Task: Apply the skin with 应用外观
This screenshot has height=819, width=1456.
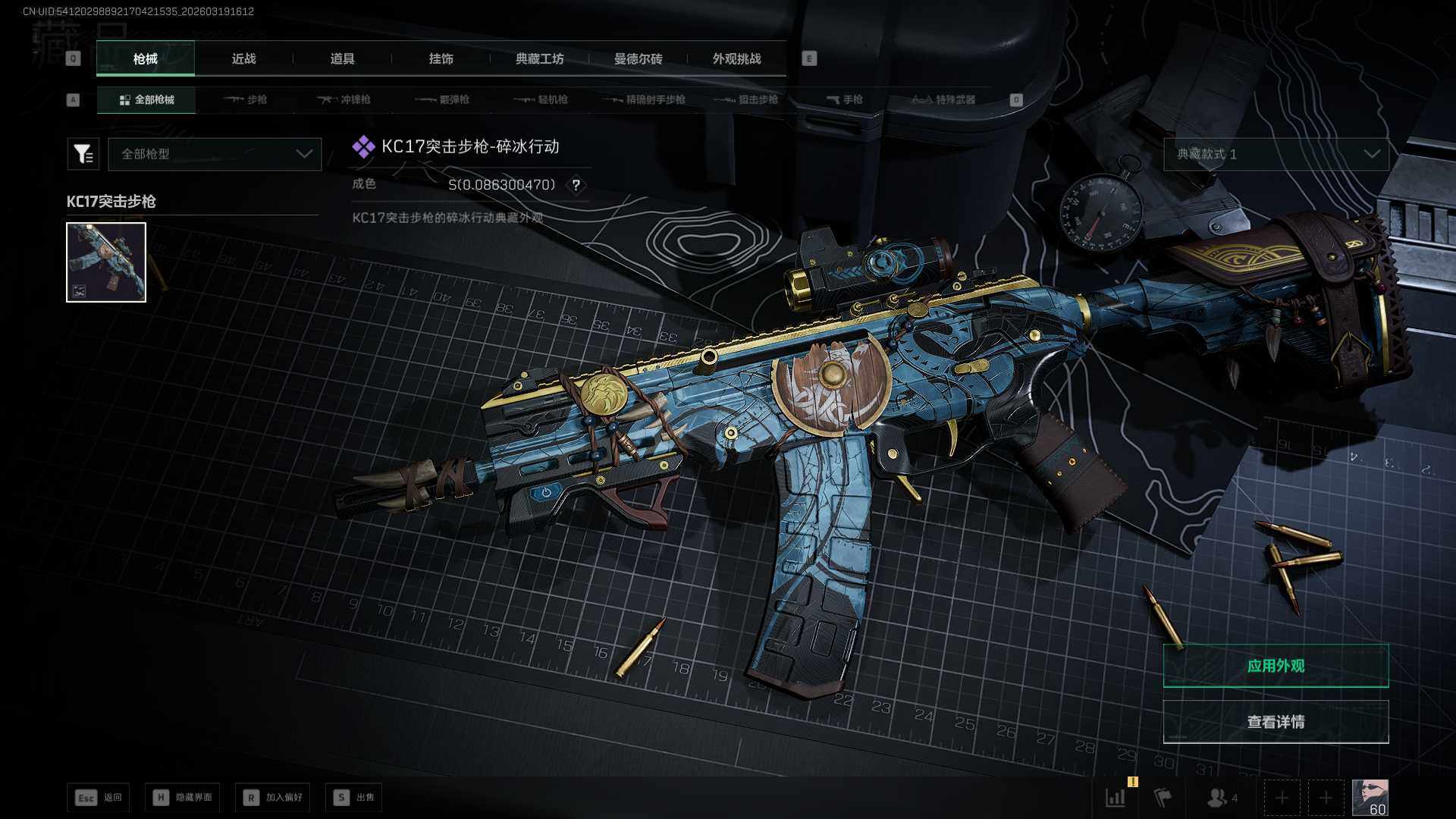Action: (1276, 666)
